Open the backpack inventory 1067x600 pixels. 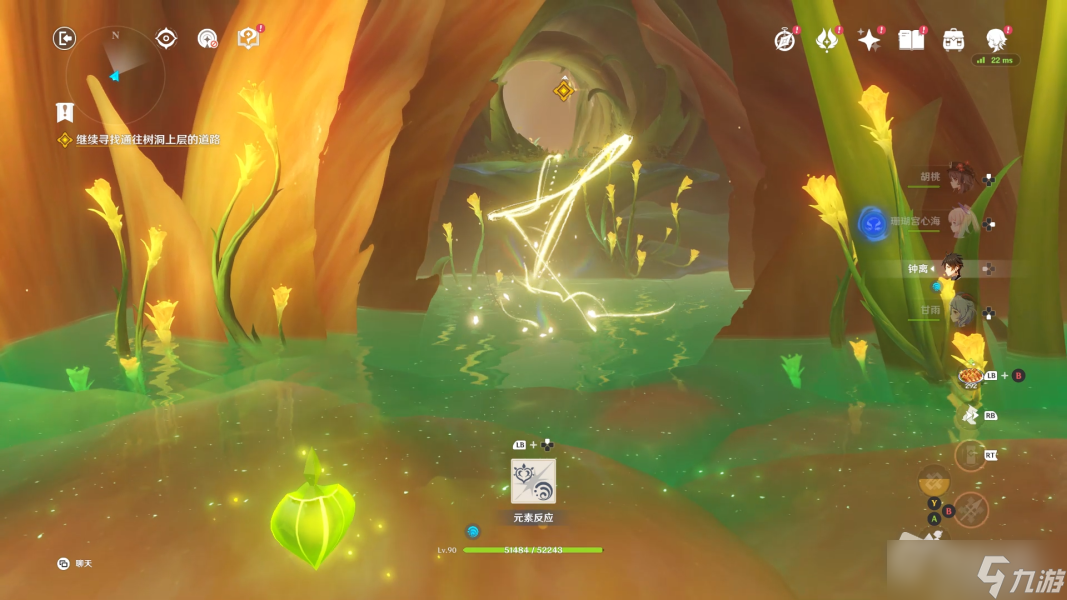pyautogui.click(x=953, y=39)
